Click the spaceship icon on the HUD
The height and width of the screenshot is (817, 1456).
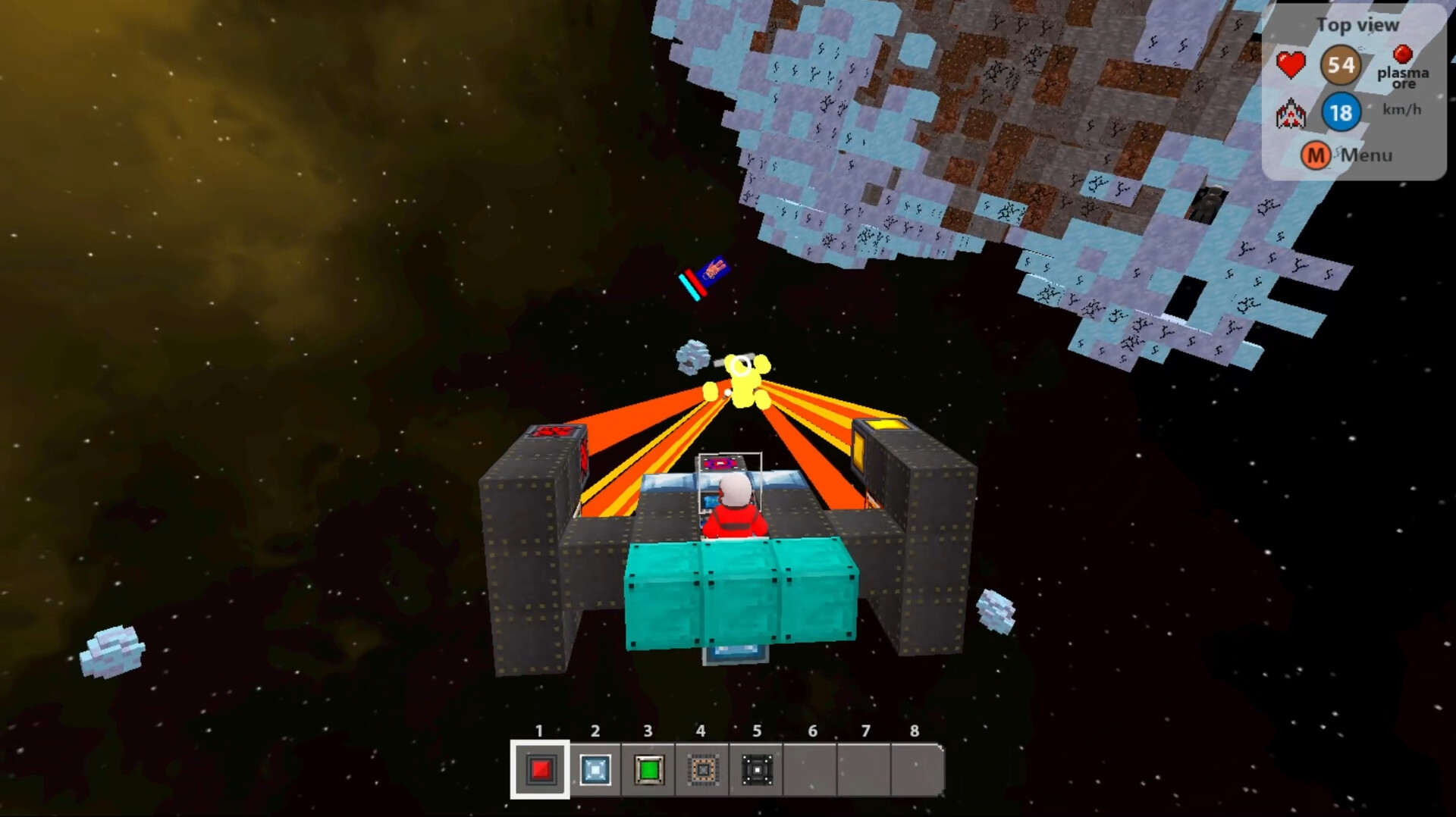point(1291,114)
